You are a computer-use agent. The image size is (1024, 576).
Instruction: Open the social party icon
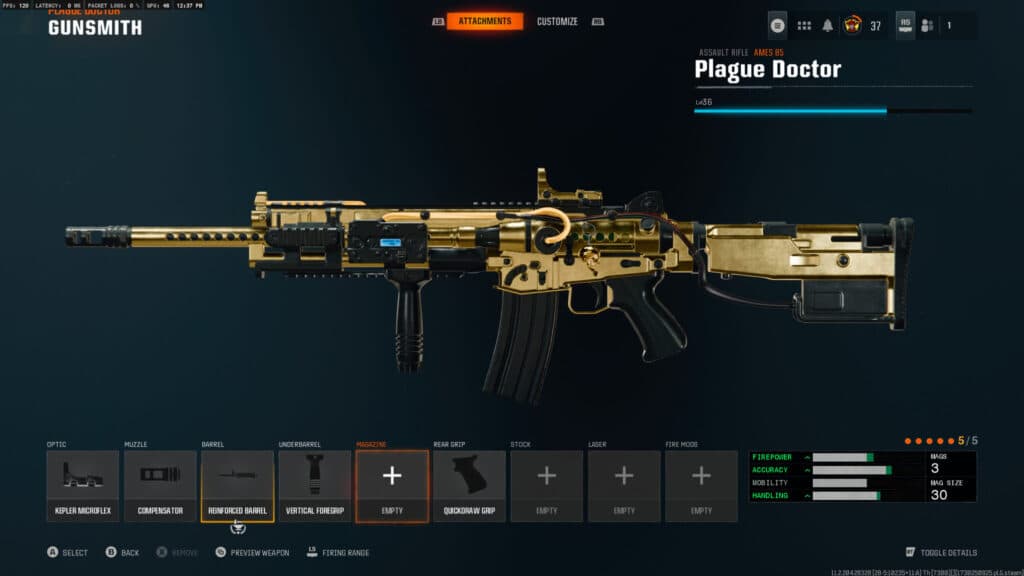point(929,26)
